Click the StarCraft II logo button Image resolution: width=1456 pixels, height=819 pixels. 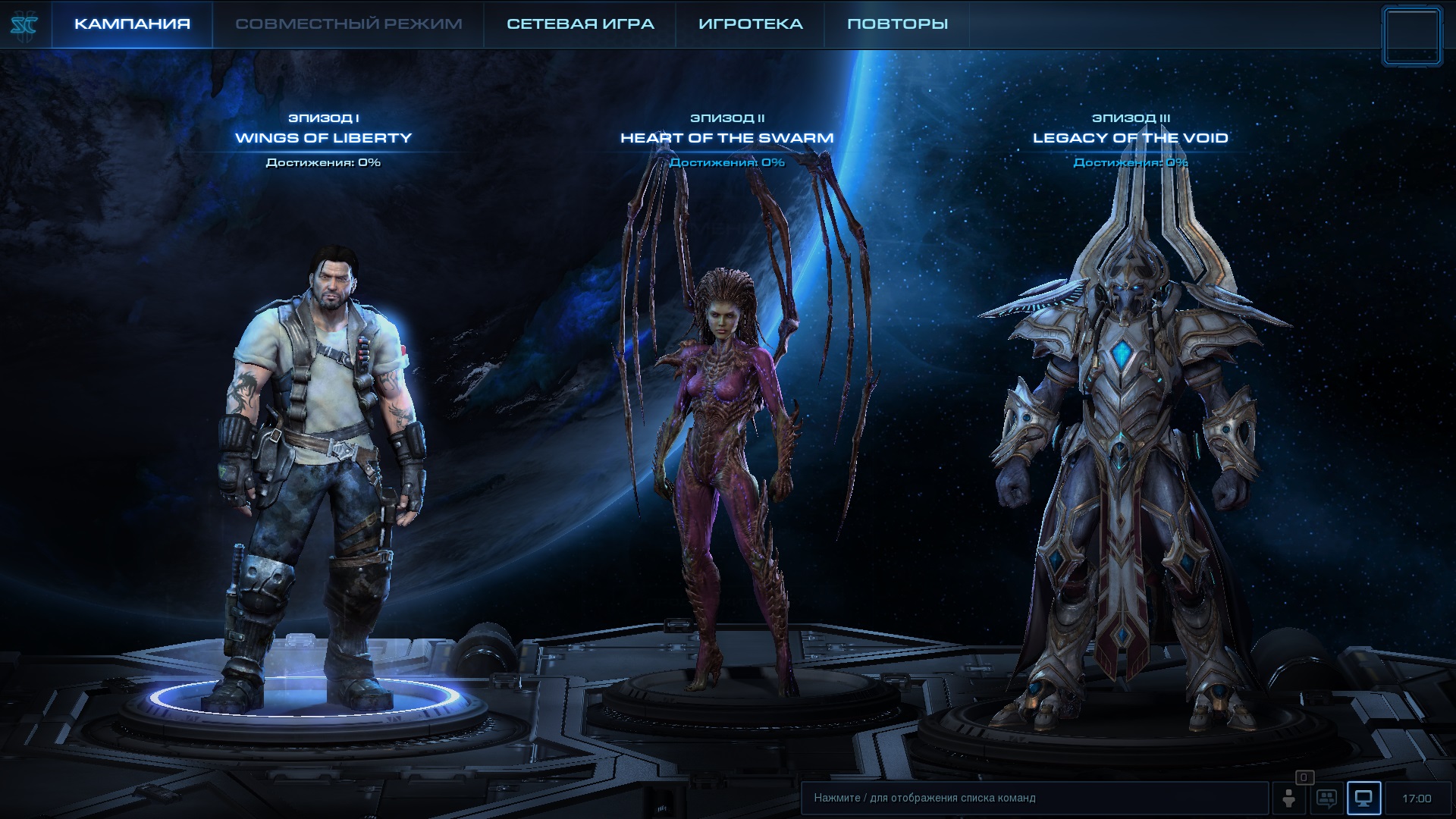24,26
